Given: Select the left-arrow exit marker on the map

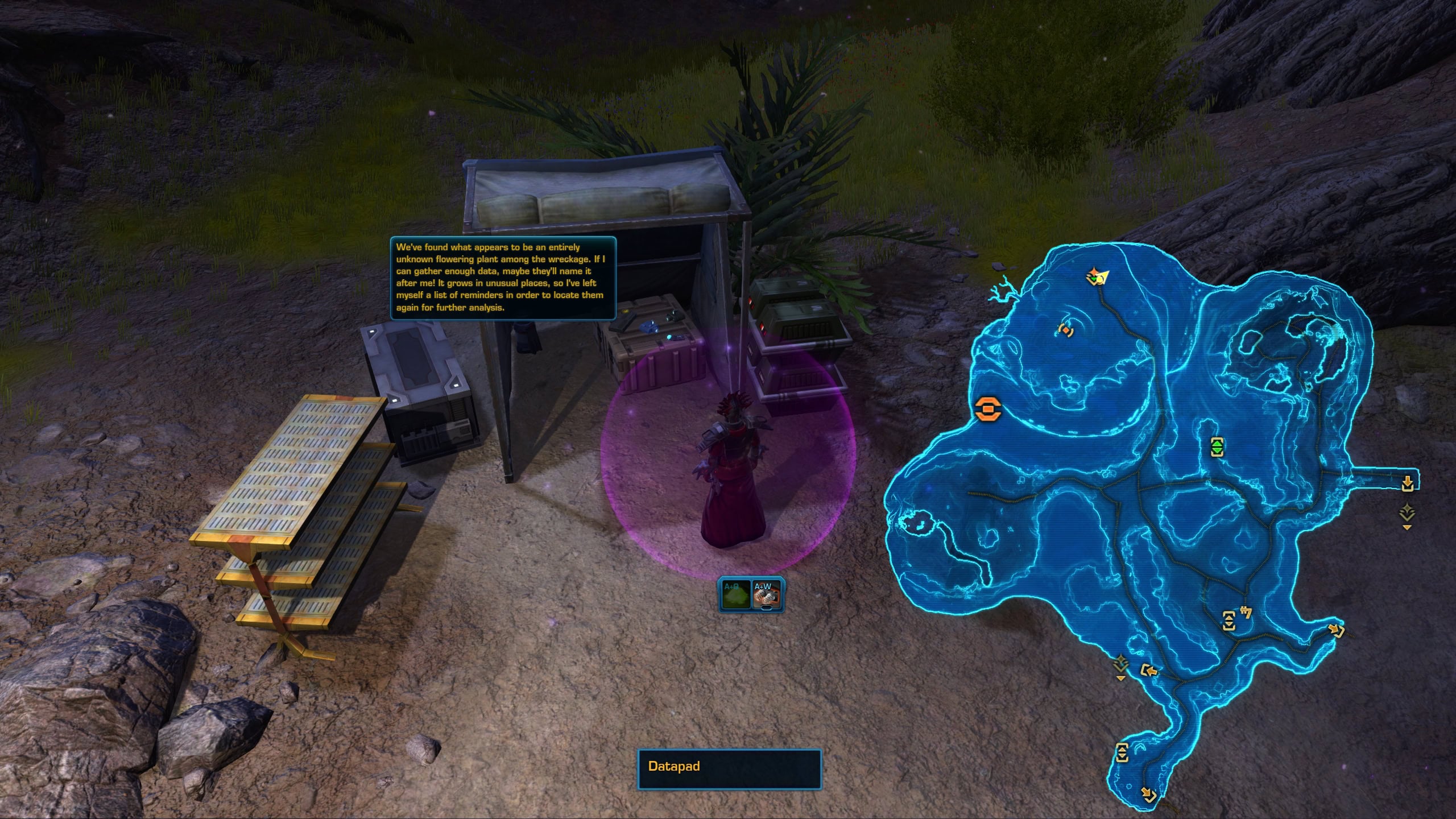Looking at the screenshot, I should (x=1149, y=672).
